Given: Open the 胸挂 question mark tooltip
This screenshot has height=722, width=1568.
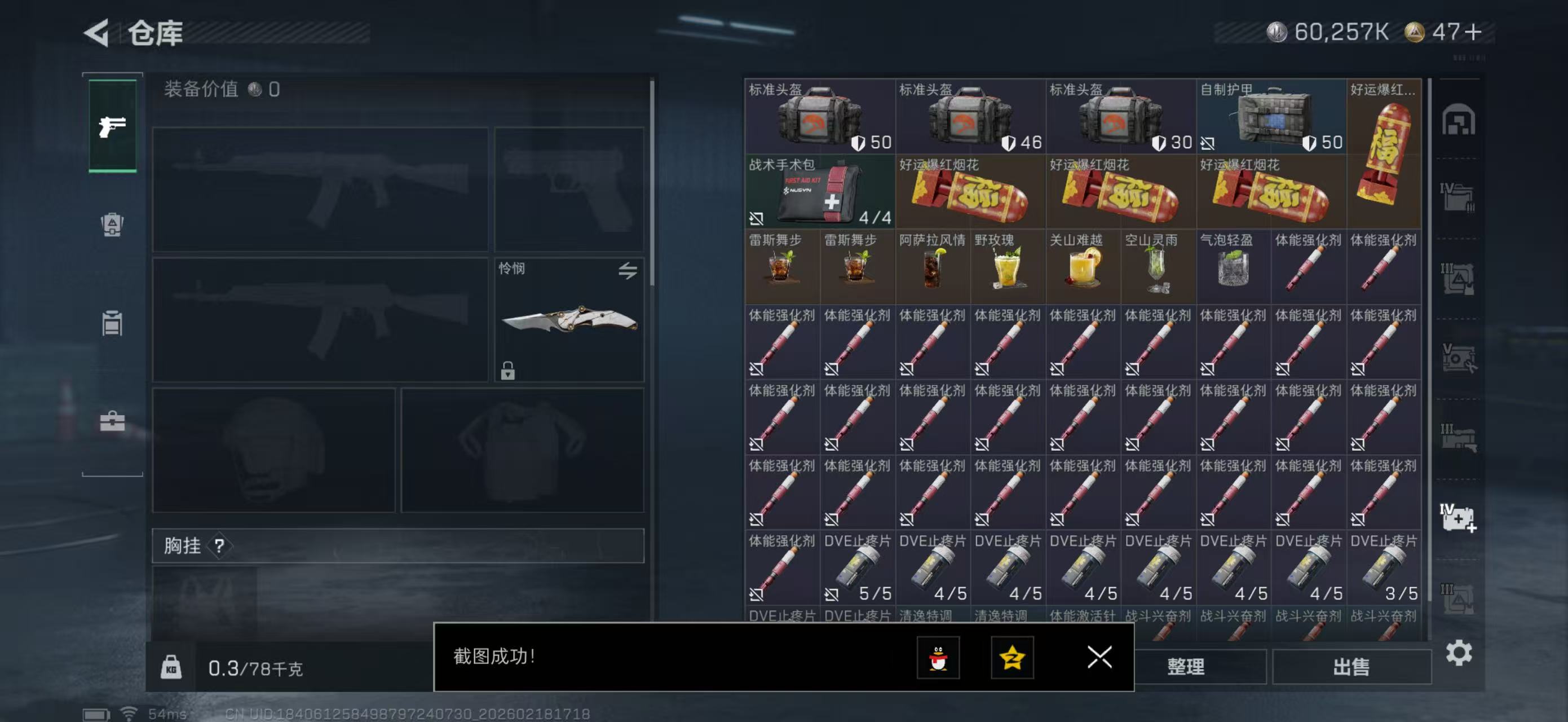Looking at the screenshot, I should click(221, 546).
